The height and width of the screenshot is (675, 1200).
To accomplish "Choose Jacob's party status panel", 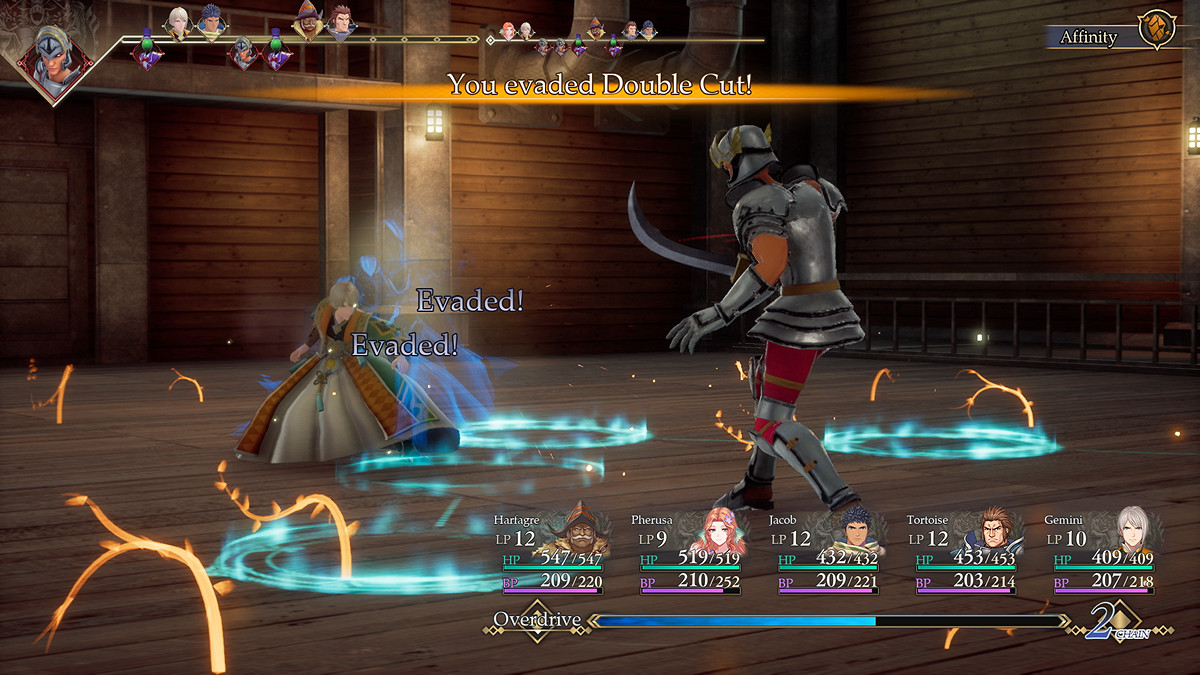I will pos(823,553).
